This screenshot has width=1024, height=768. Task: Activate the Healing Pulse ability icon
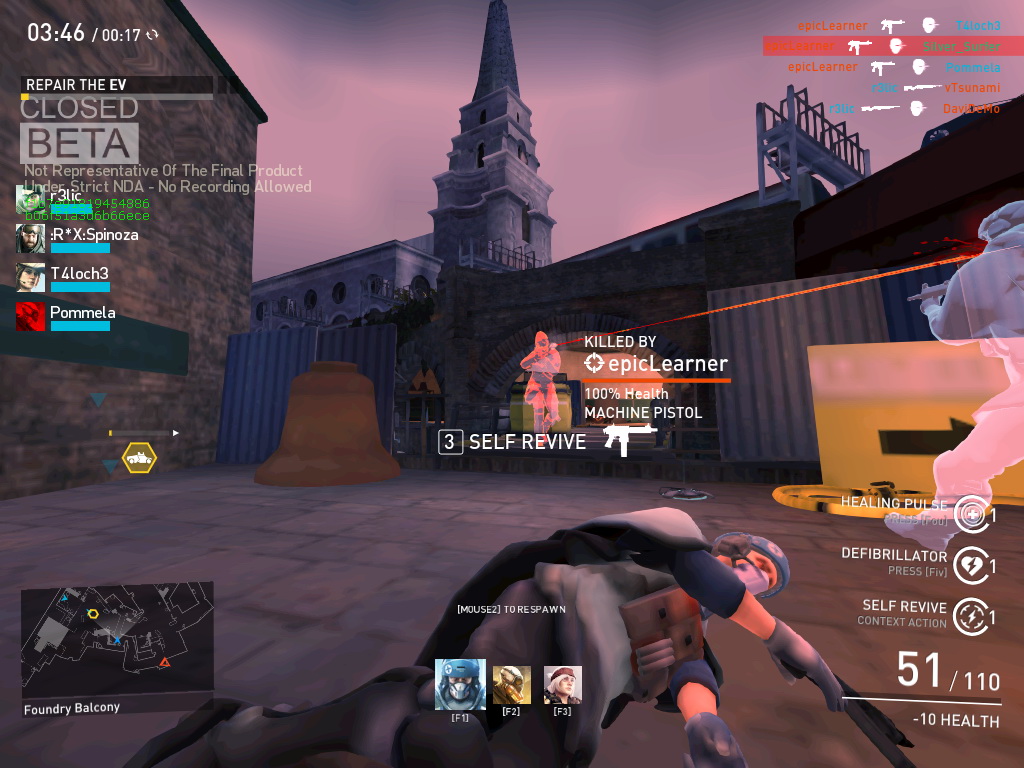970,514
